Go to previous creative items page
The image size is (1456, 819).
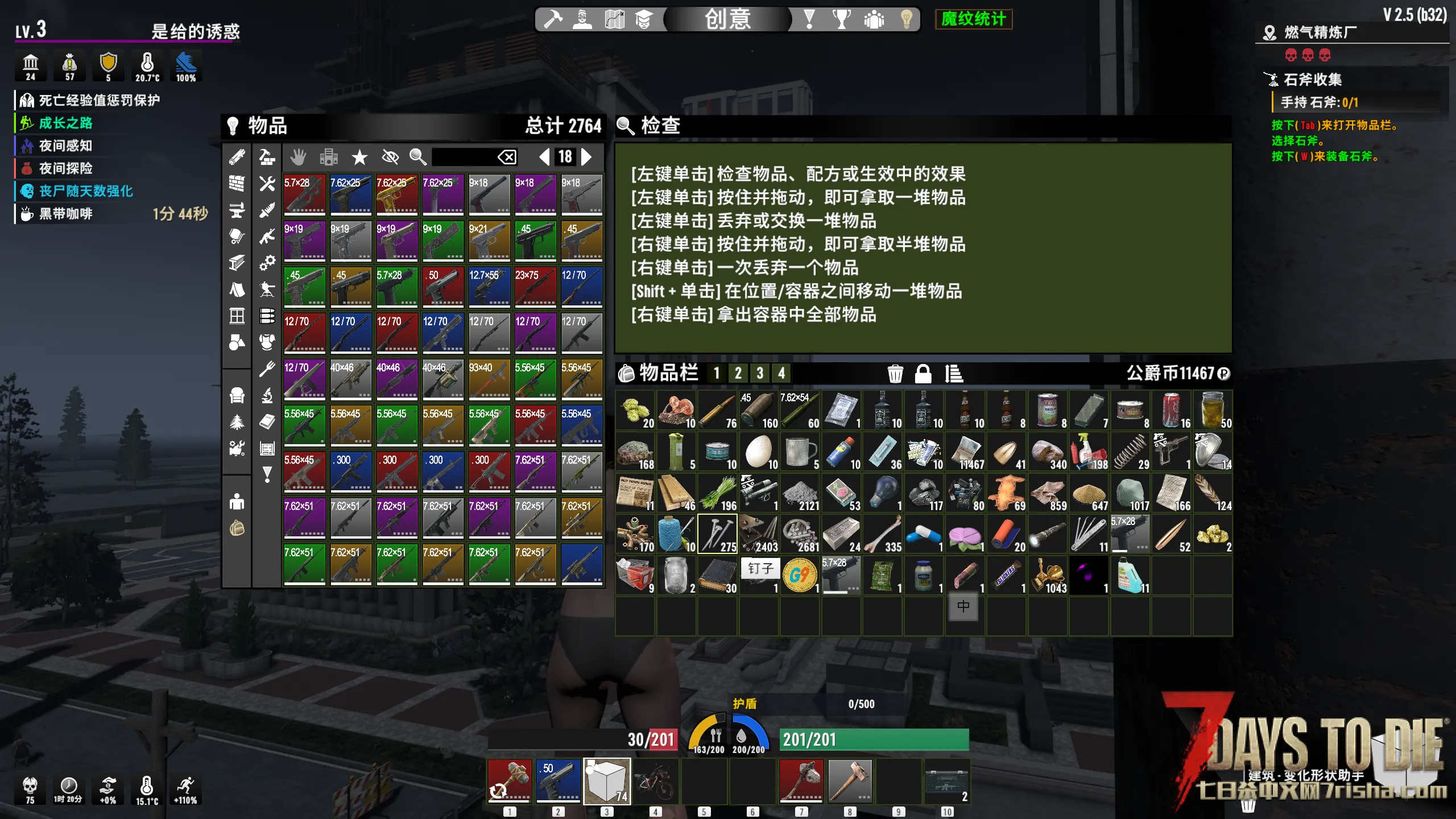(x=544, y=156)
